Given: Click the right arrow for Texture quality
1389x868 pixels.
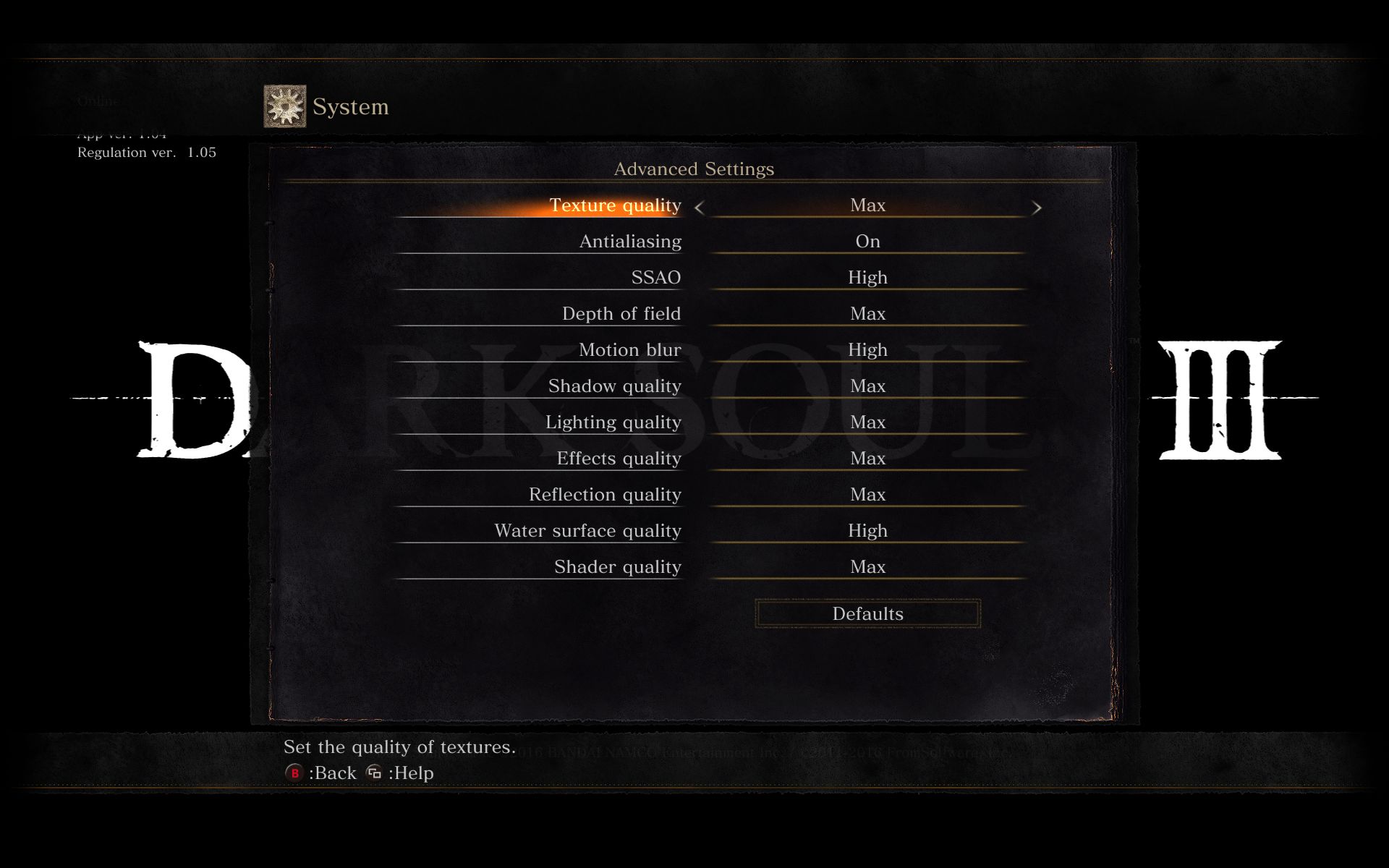Looking at the screenshot, I should [x=1037, y=208].
